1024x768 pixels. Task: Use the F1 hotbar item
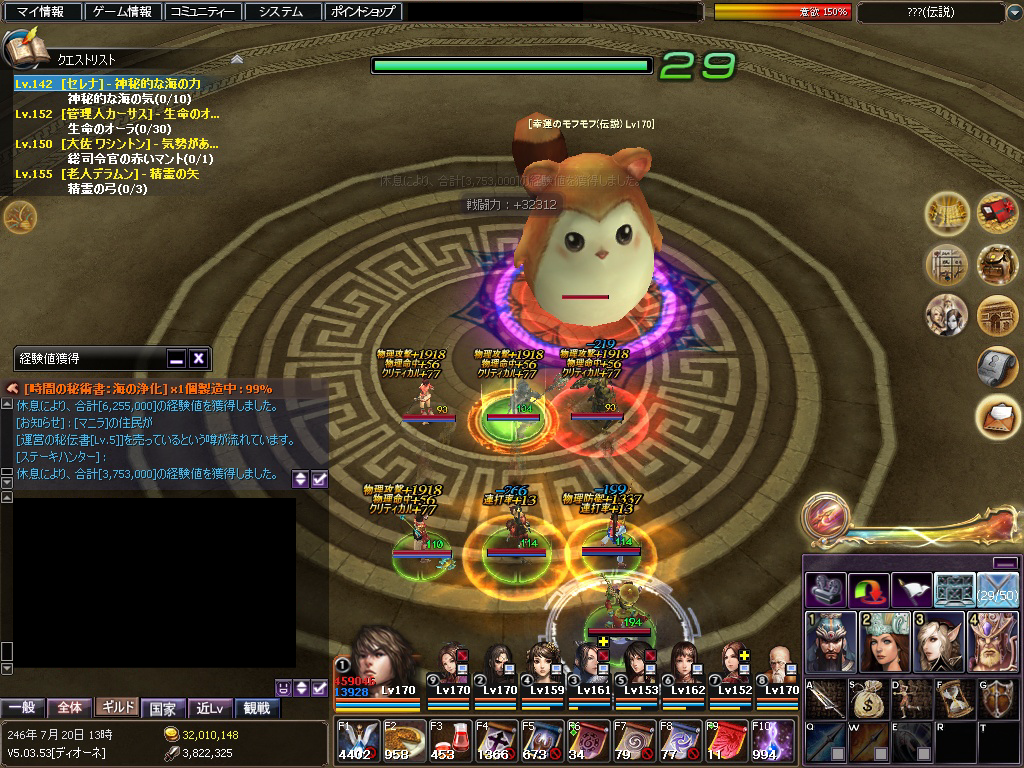tap(355, 741)
